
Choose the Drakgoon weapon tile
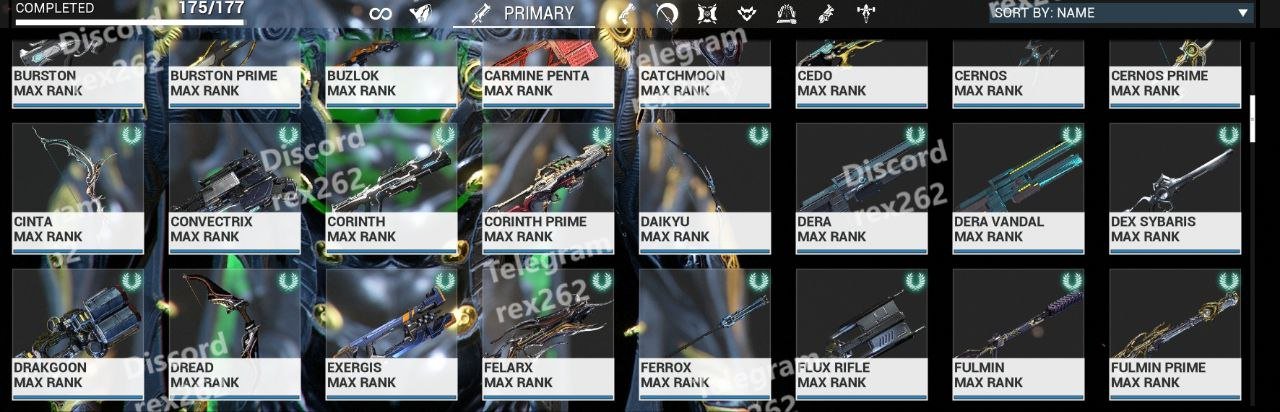coord(78,334)
